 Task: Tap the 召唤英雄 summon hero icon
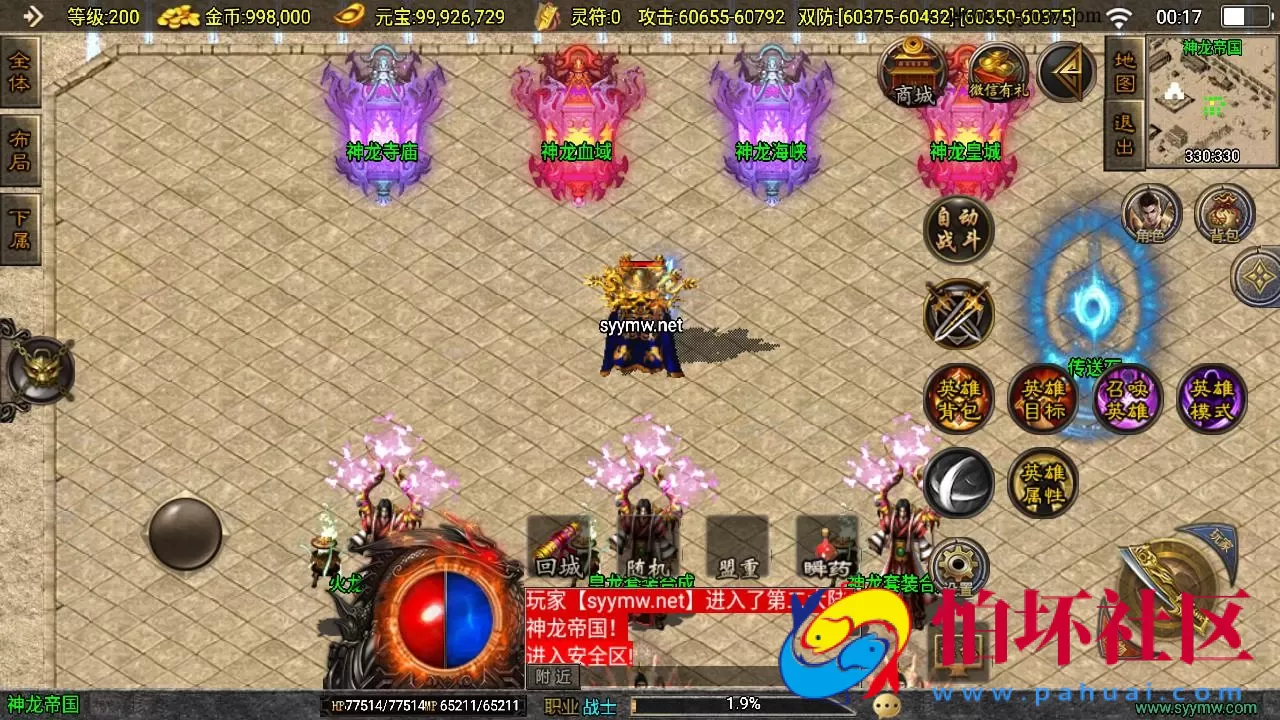[x=1127, y=398]
